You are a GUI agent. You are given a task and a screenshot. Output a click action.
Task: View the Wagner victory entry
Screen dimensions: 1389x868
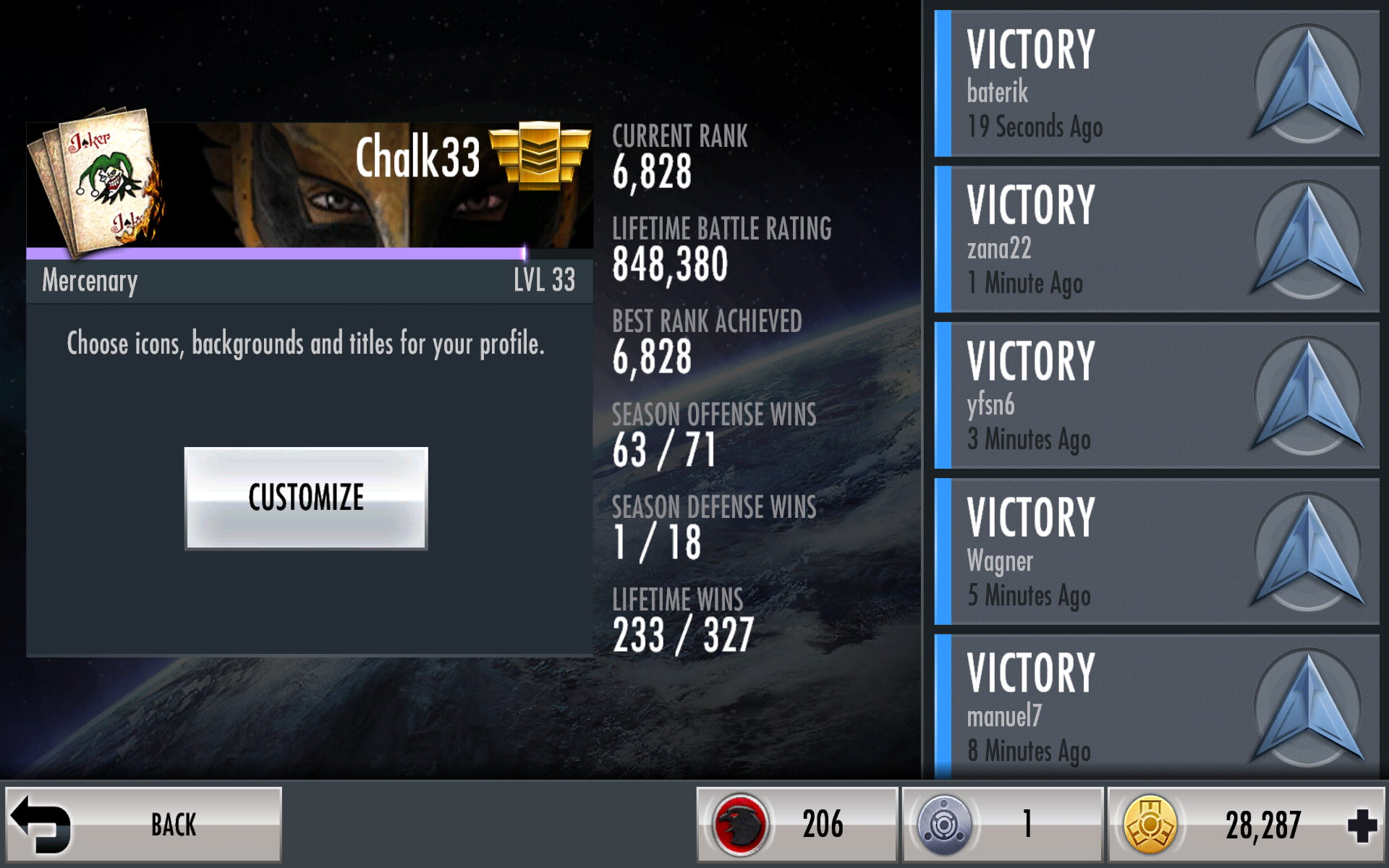pos(1156,552)
